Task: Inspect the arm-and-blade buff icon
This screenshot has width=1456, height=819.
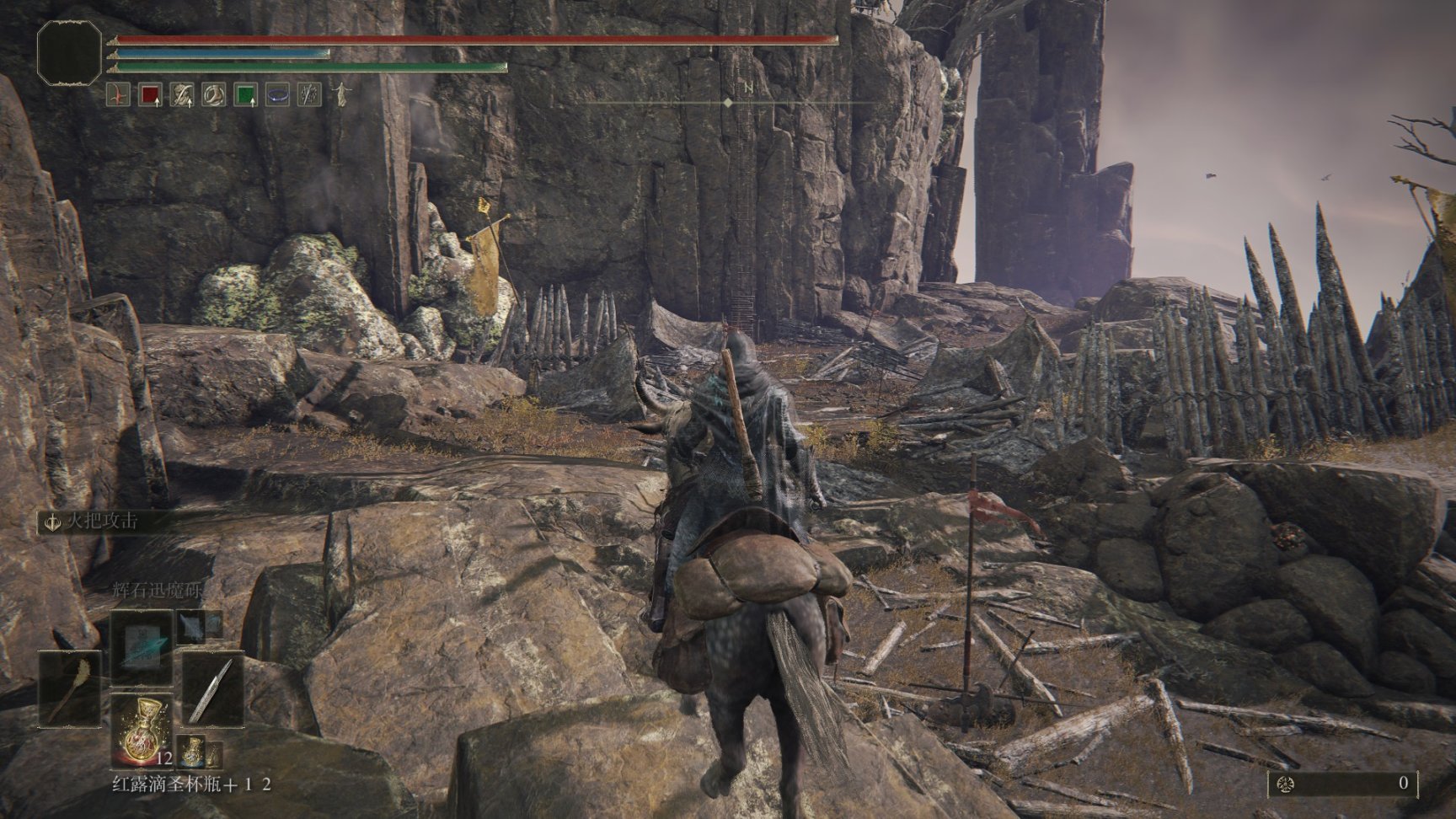Action: click(182, 95)
